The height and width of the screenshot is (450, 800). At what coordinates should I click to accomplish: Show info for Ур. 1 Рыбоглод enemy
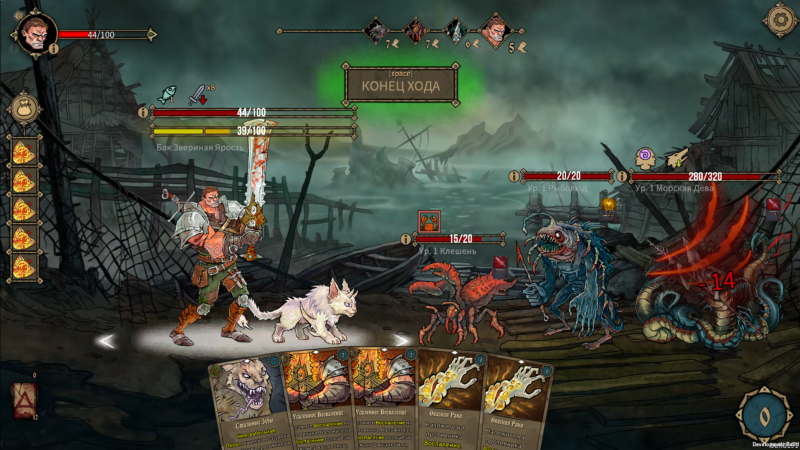(x=514, y=176)
